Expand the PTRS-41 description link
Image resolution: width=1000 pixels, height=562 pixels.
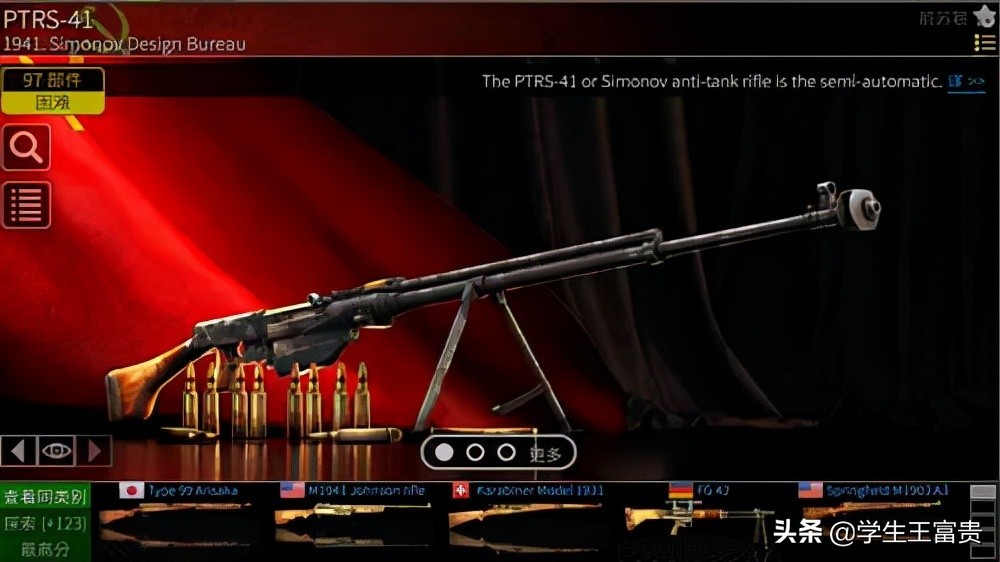pos(966,82)
